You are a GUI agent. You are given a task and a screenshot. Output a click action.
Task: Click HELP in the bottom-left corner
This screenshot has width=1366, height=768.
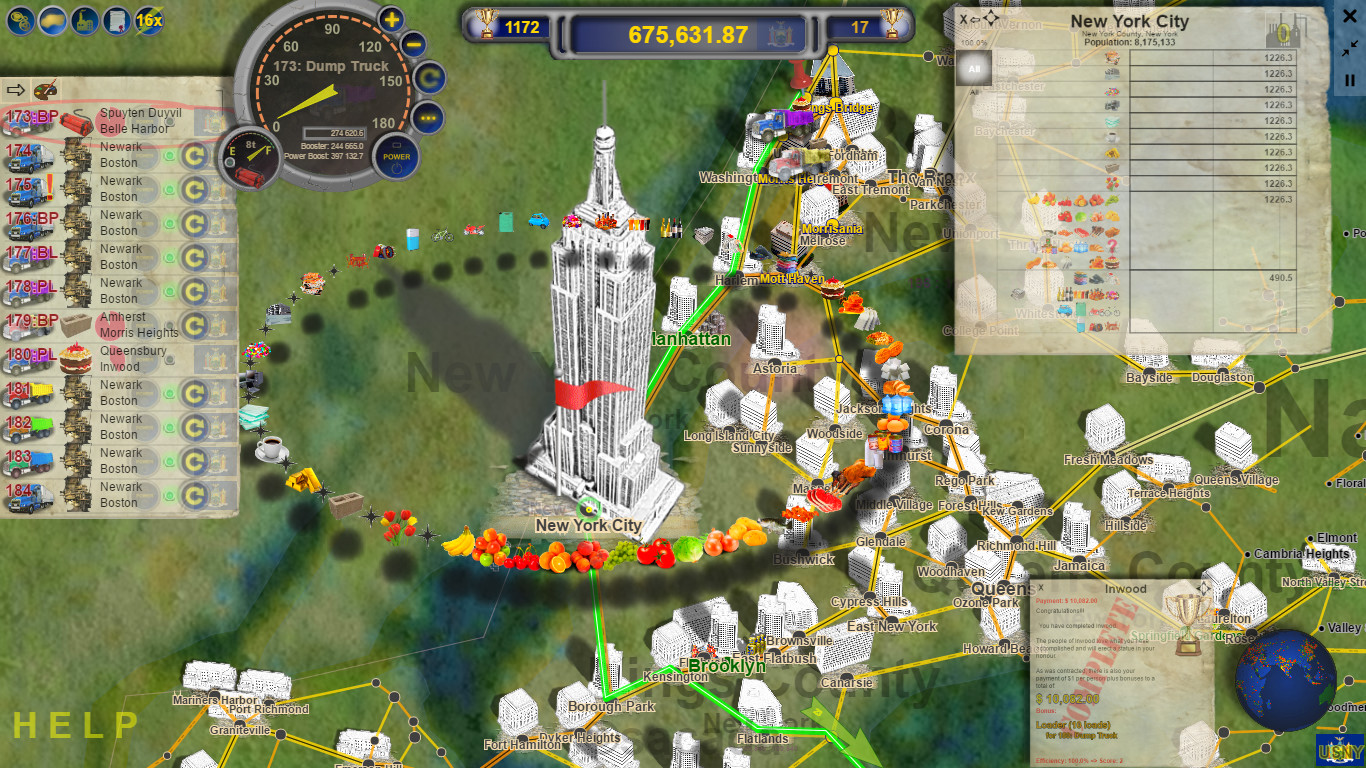coord(75,725)
